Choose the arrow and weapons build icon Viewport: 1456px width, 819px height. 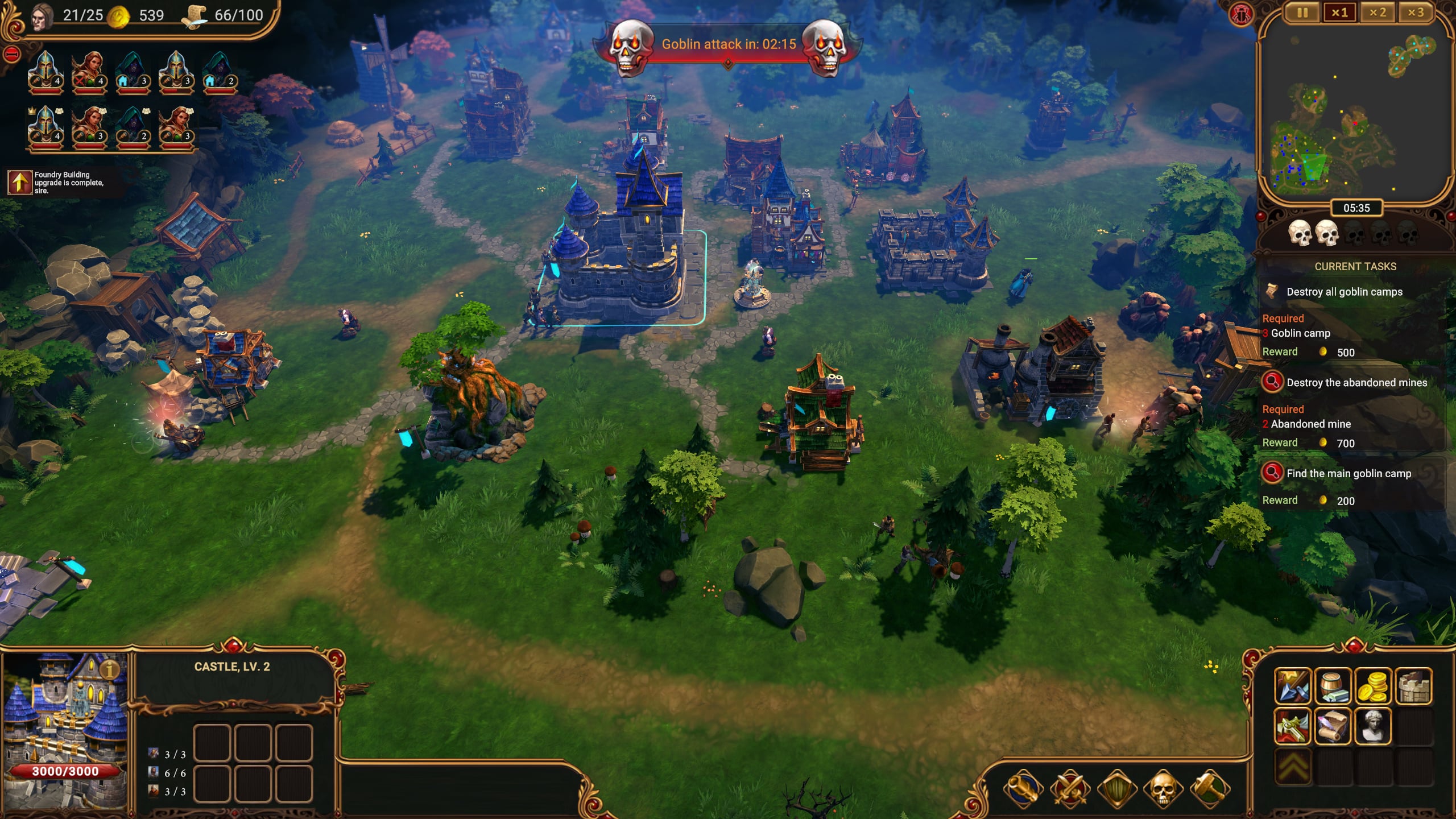[1293, 686]
